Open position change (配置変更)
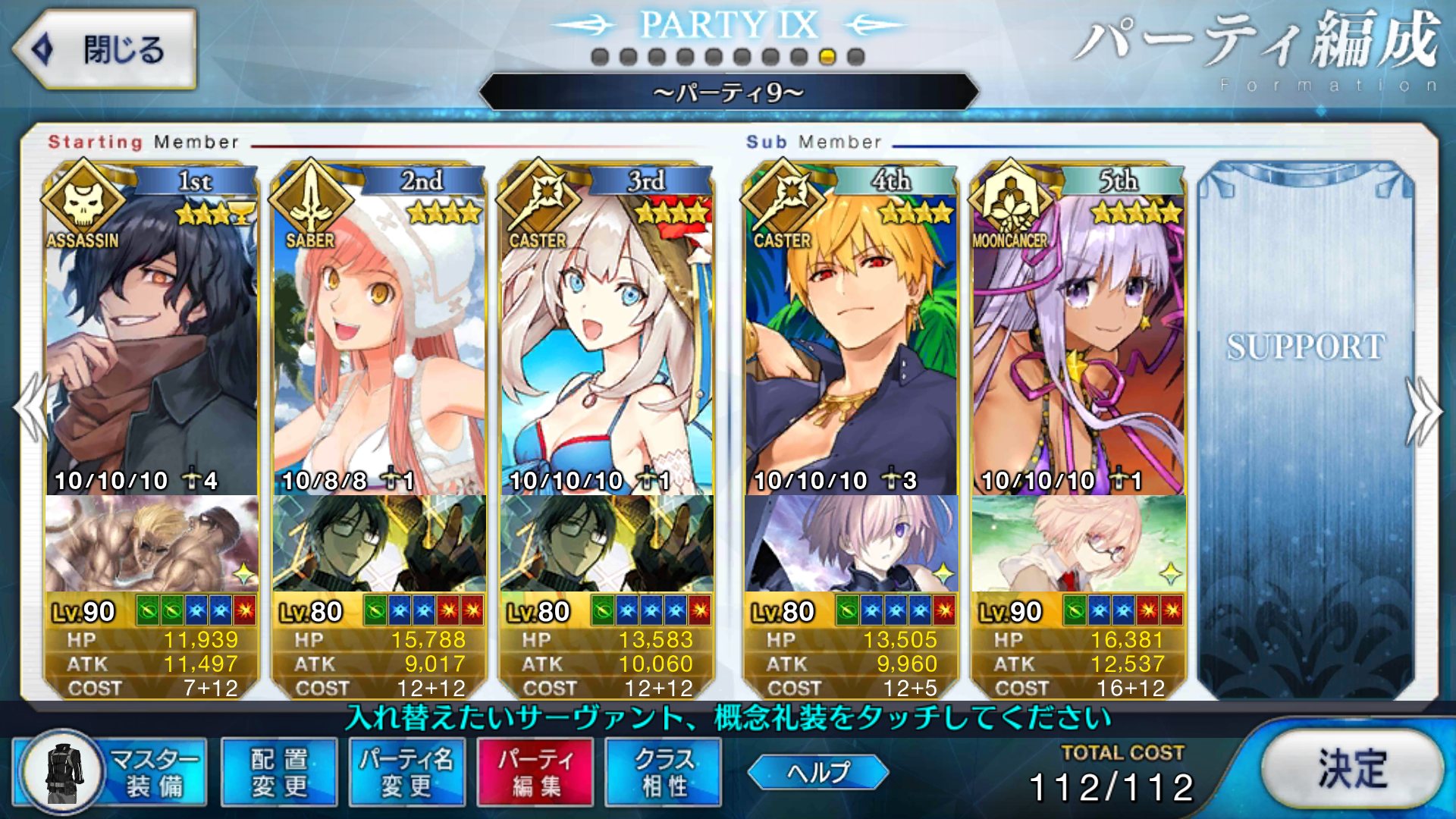The width and height of the screenshot is (1456, 819). [279, 772]
